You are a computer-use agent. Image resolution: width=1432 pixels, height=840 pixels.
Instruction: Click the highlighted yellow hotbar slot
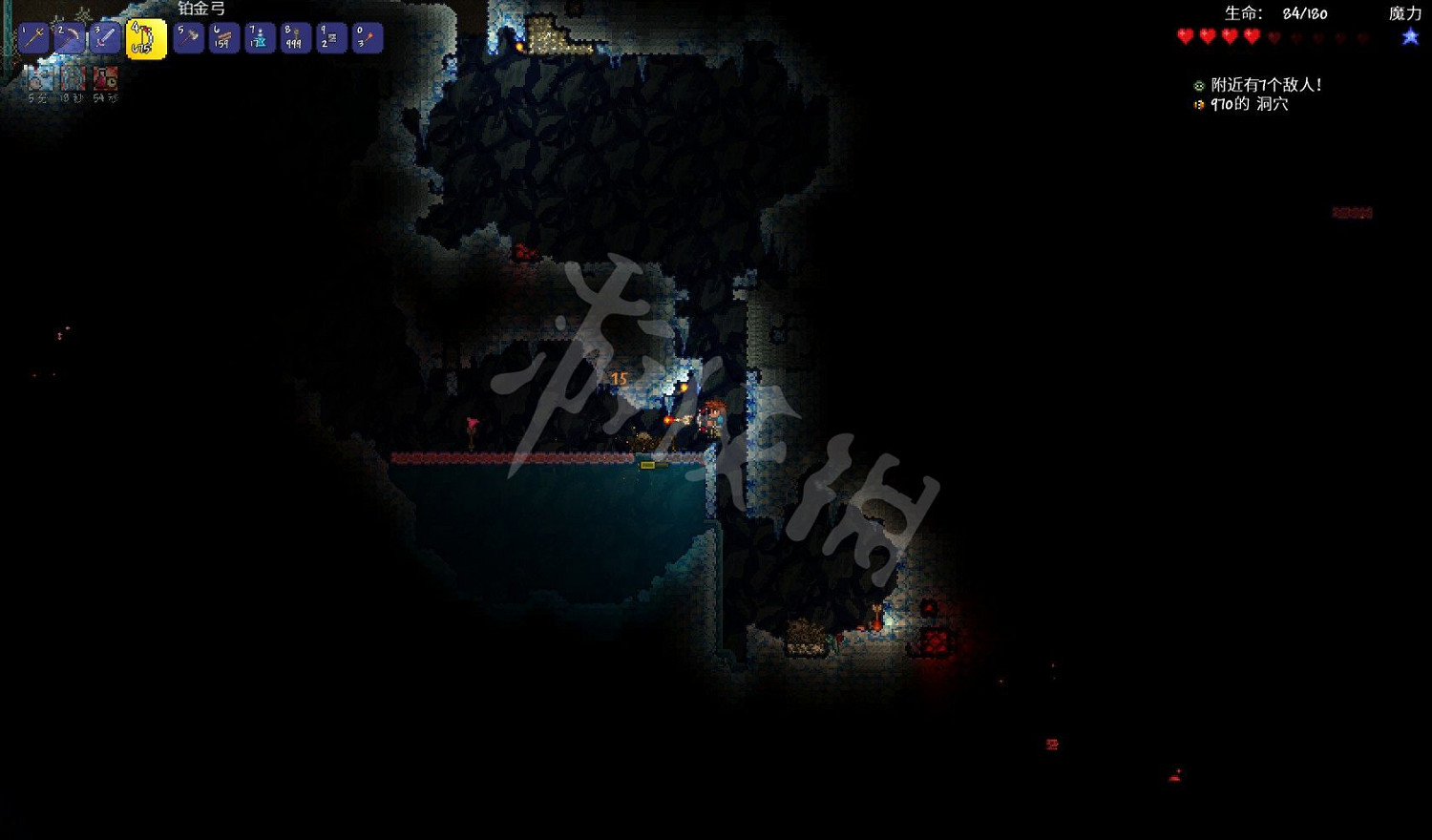pyautogui.click(x=143, y=38)
